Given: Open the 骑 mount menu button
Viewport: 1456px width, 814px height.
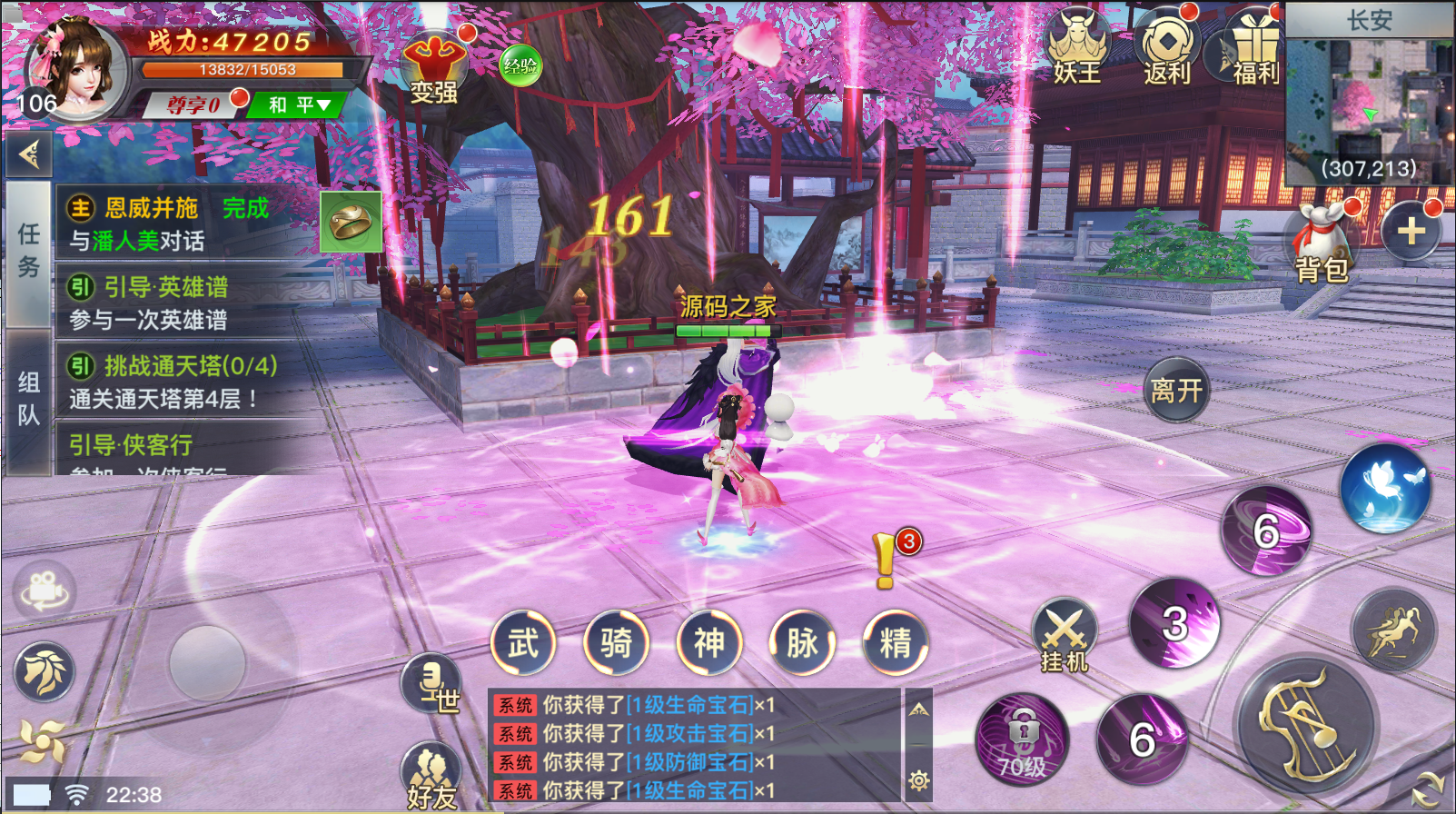Looking at the screenshot, I should coord(616,643).
